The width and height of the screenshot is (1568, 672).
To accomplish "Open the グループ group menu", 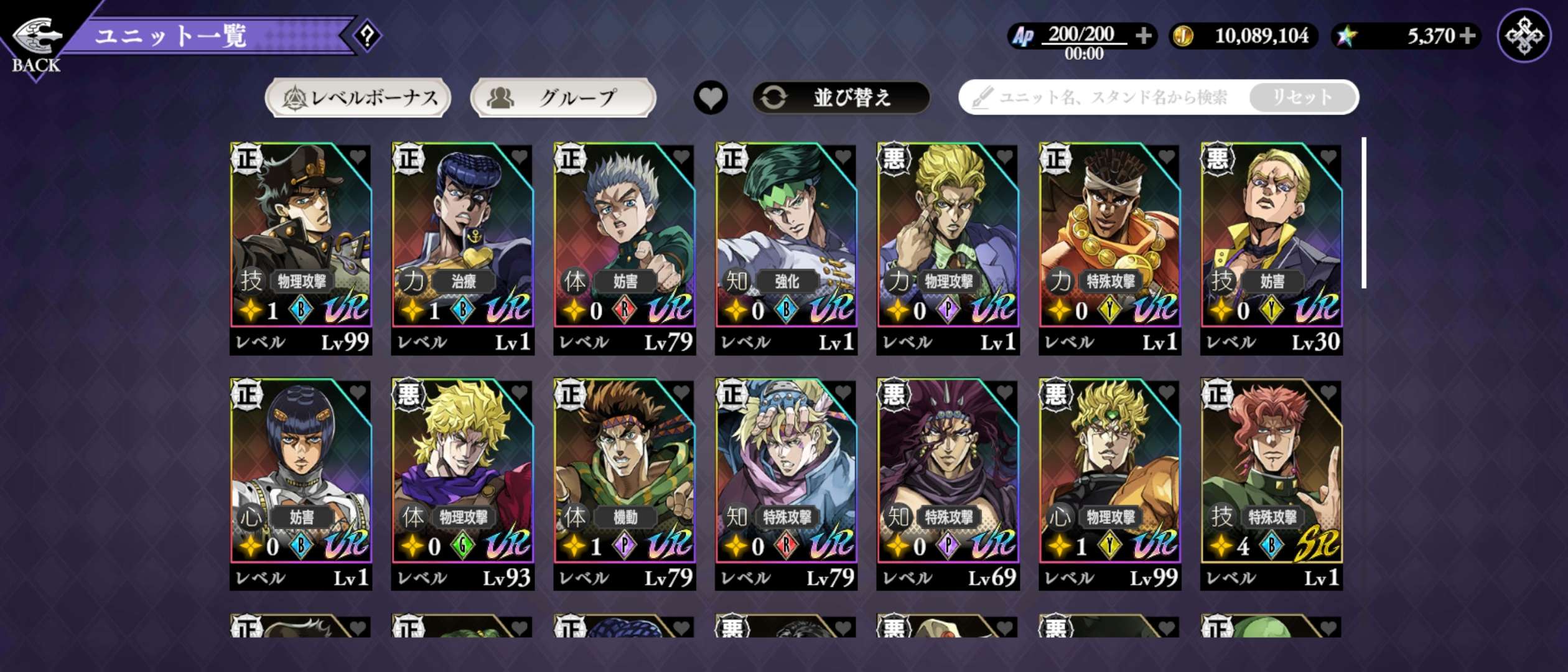I will (x=563, y=98).
